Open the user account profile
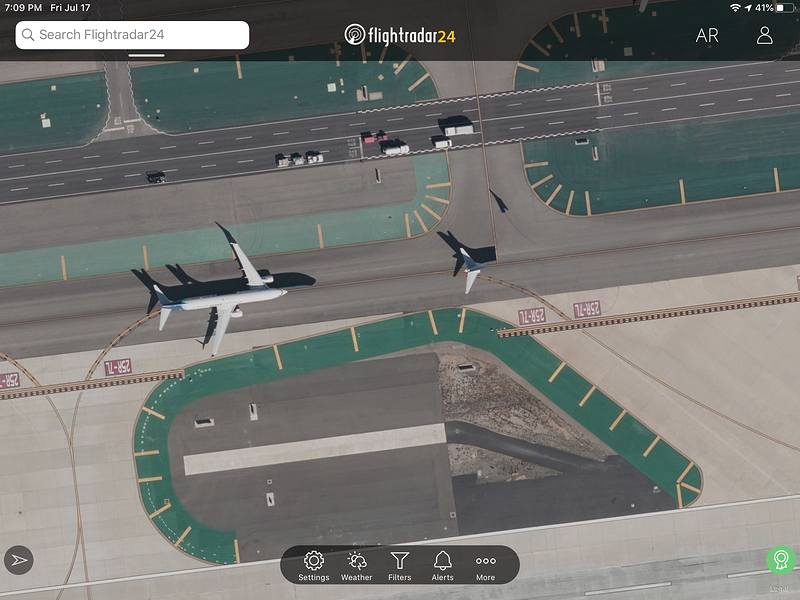 click(x=764, y=35)
